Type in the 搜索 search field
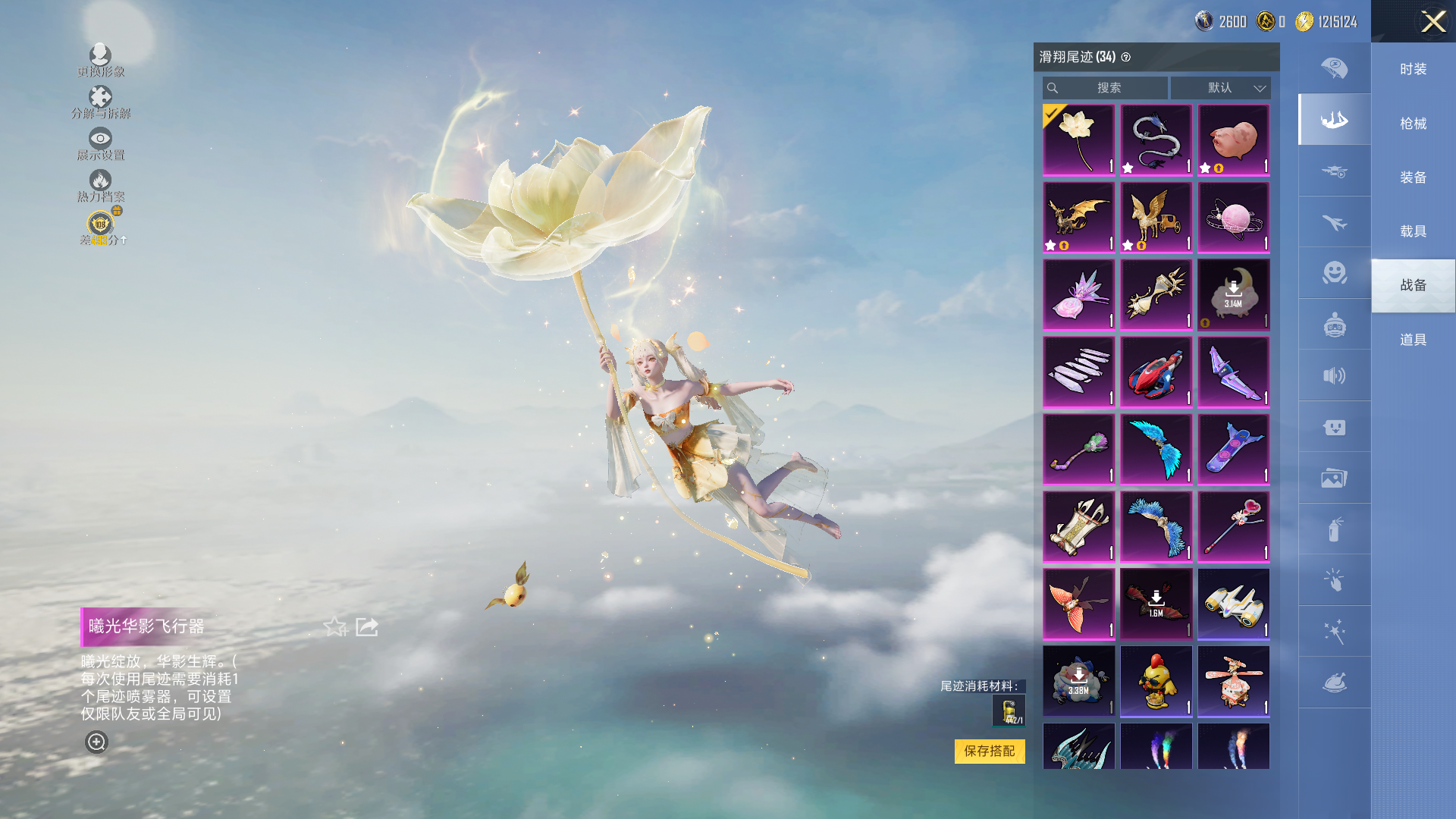Screen dimensions: 1456x819 point(1108,88)
